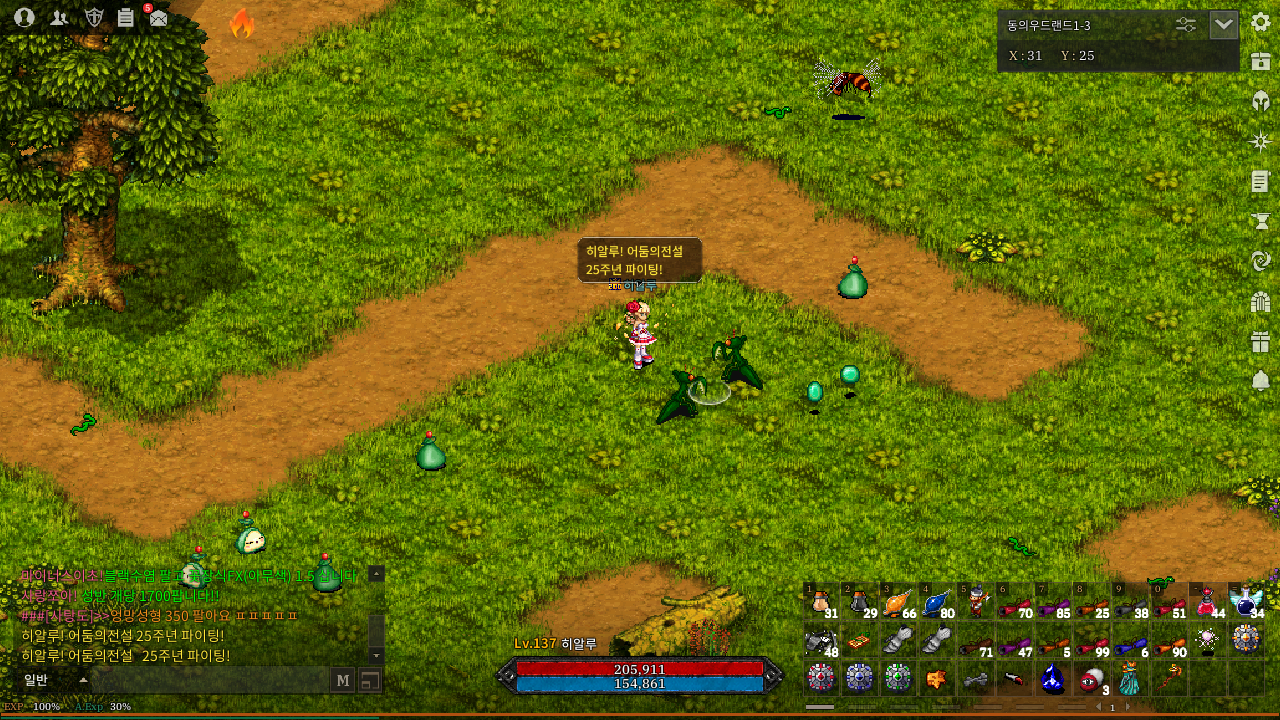Viewport: 1280px width, 720px height.
Task: Toggle the map panel filter sliders icon
Action: [1186, 25]
